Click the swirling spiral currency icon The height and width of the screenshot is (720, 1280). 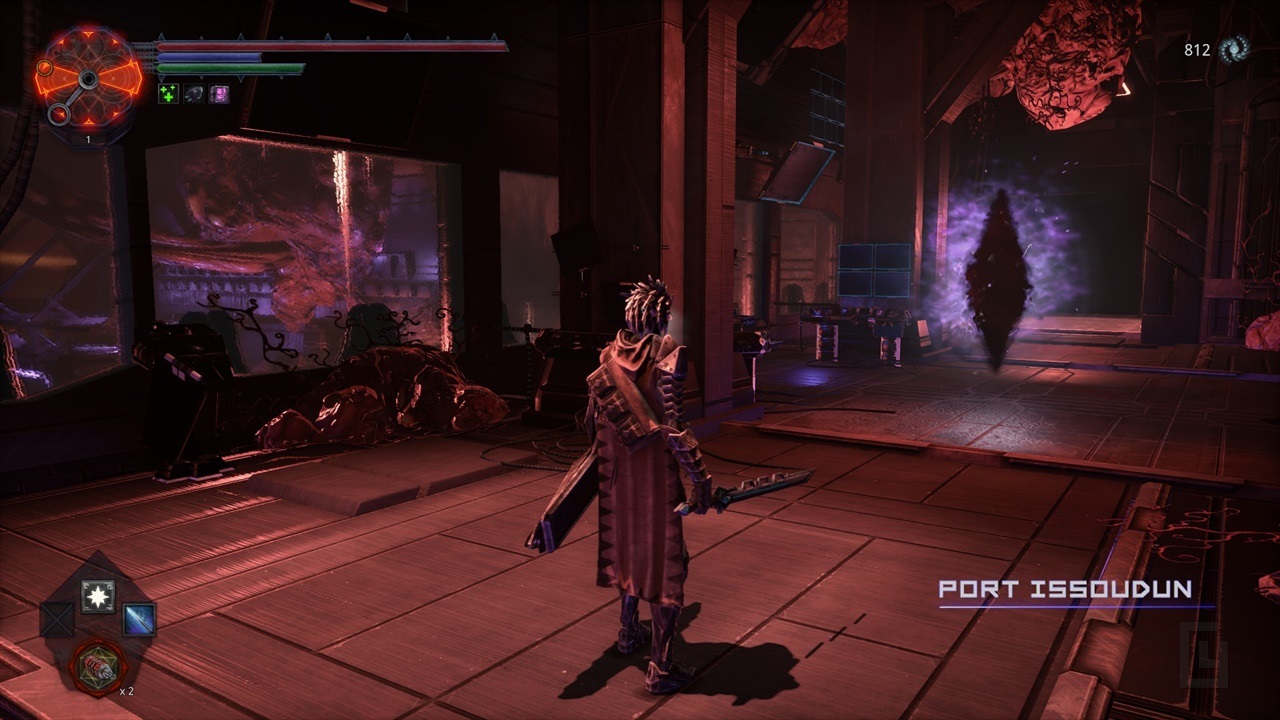click(x=1233, y=49)
